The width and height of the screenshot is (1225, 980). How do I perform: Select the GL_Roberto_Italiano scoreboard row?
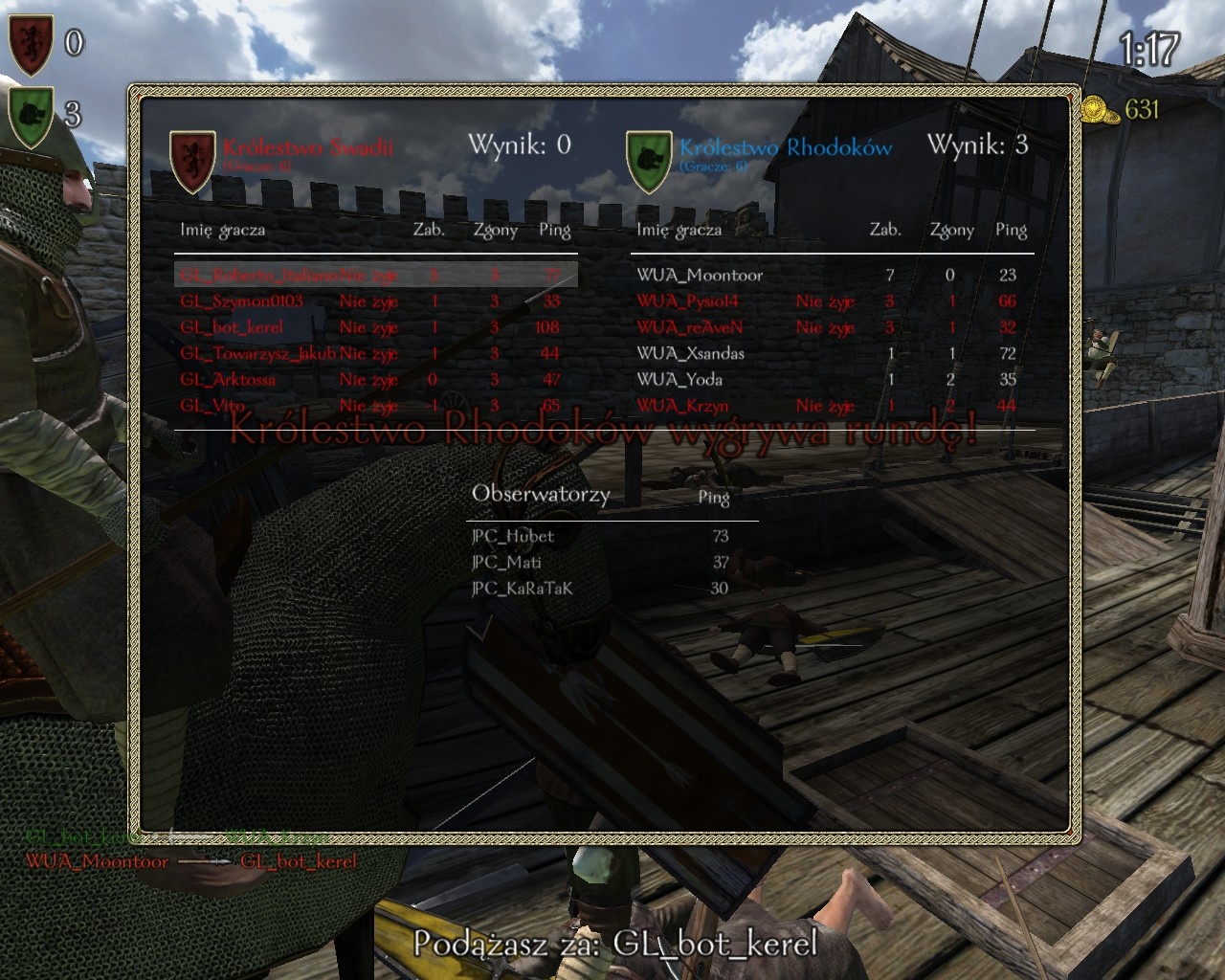click(x=258, y=276)
